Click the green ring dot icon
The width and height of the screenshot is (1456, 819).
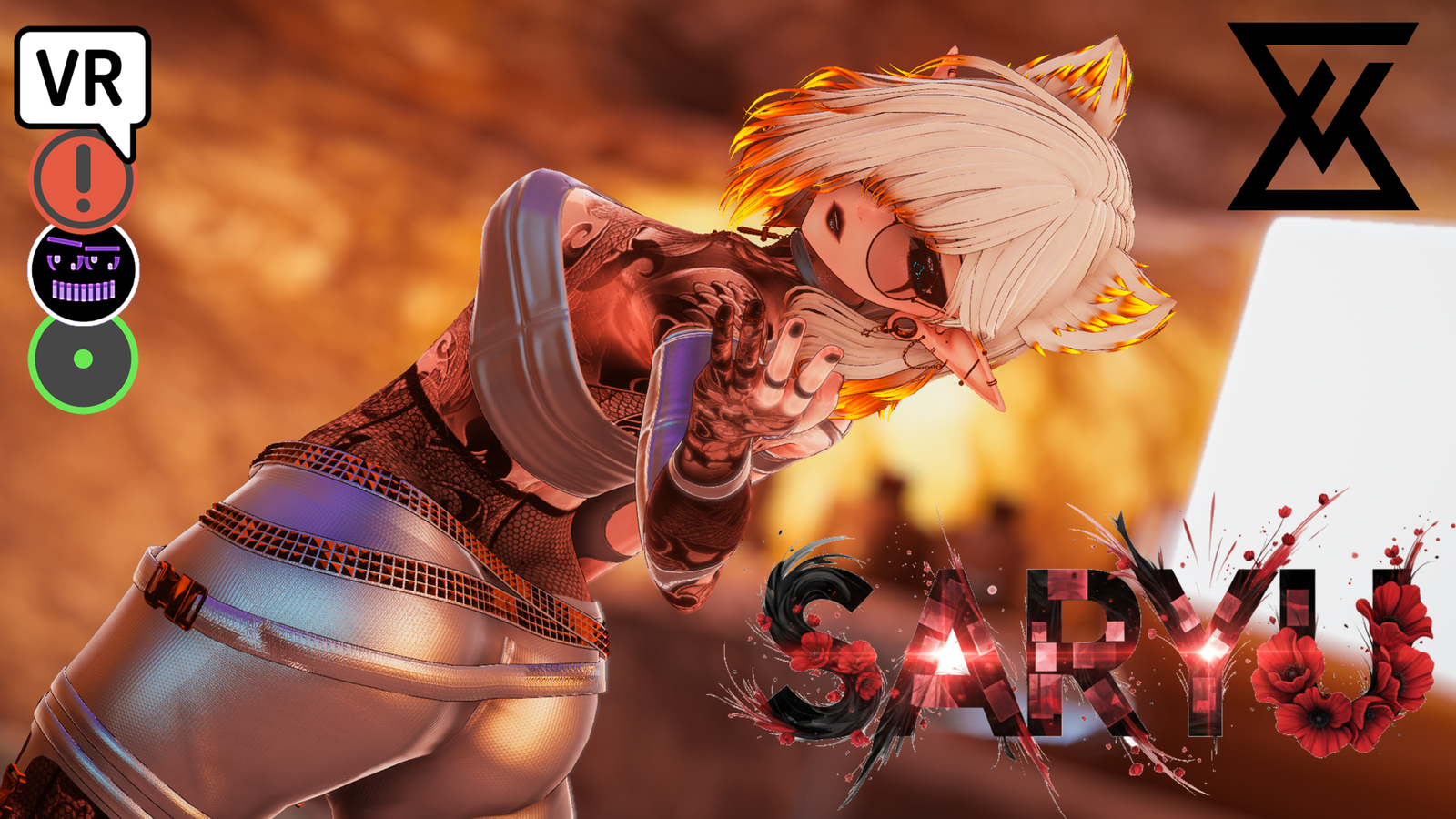click(83, 360)
